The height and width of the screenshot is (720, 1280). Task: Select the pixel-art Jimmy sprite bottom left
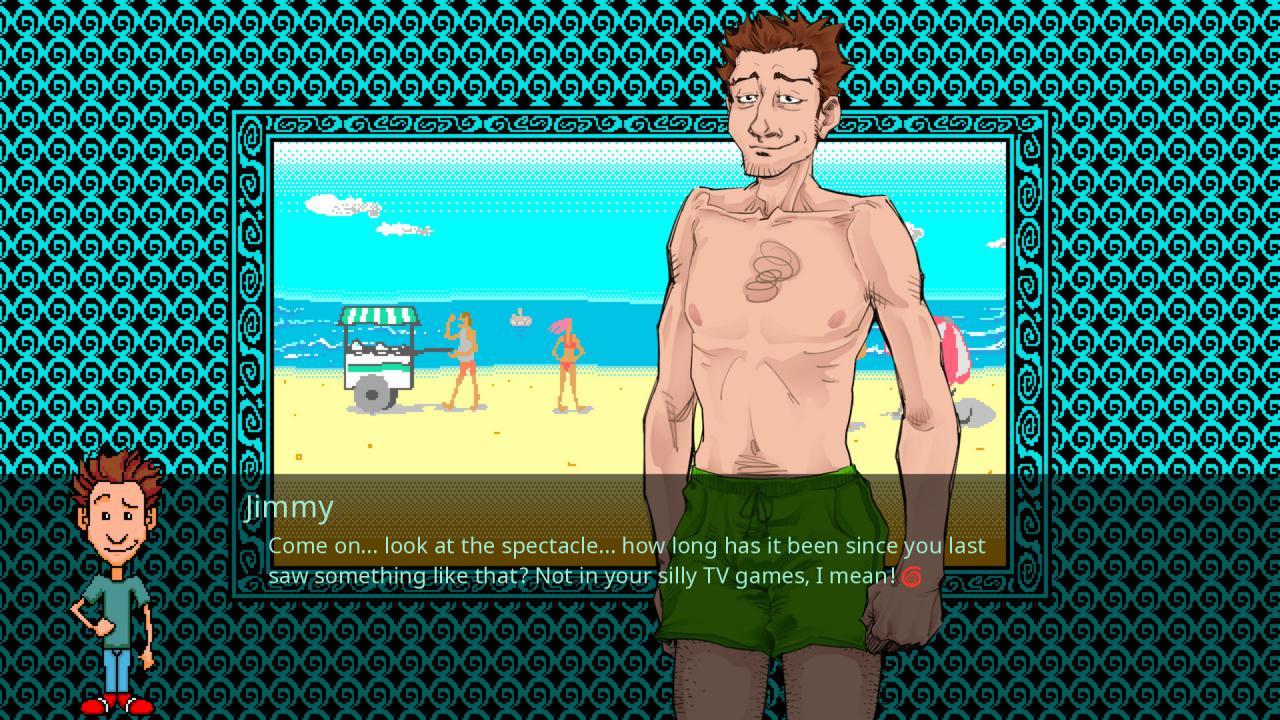(x=113, y=580)
